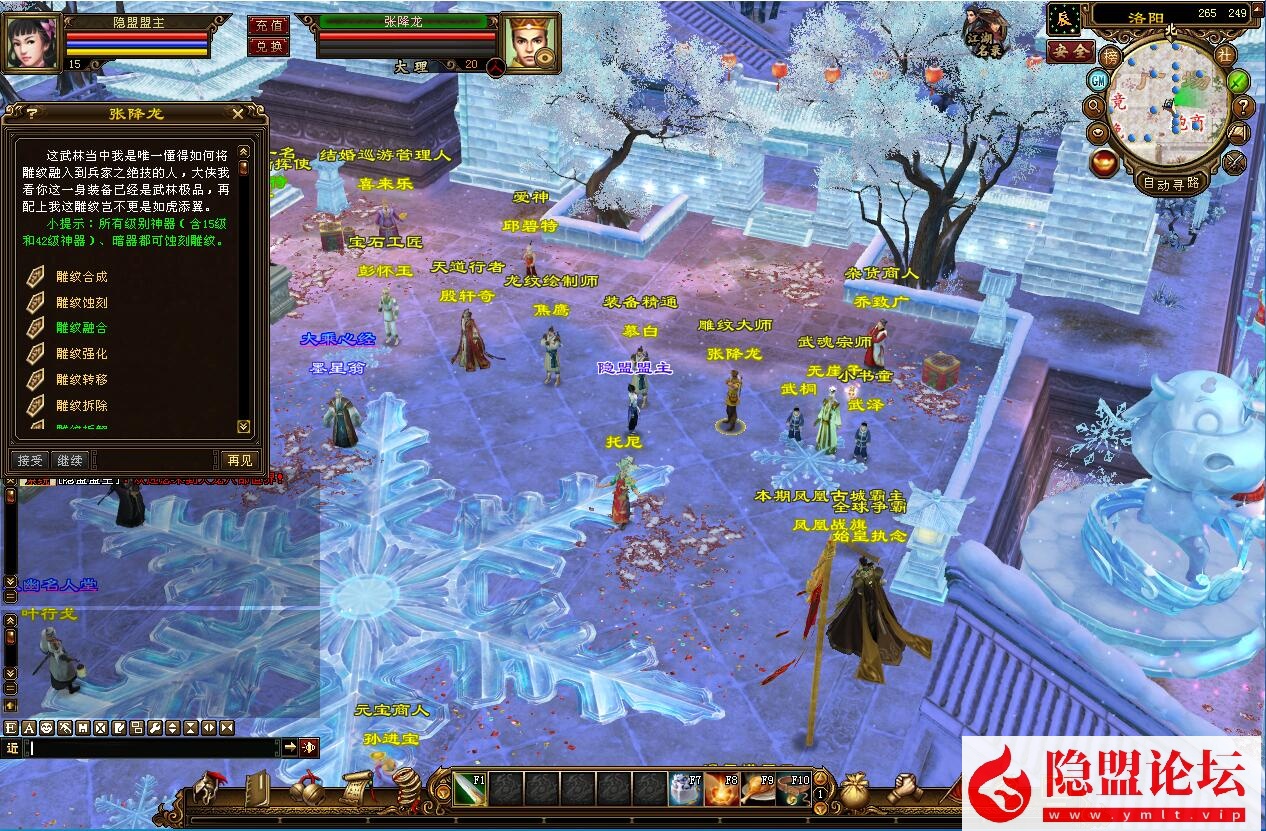Toggle the red 安全 safe mode button
Viewport: 1266px width, 831px height.
[x=1070, y=51]
